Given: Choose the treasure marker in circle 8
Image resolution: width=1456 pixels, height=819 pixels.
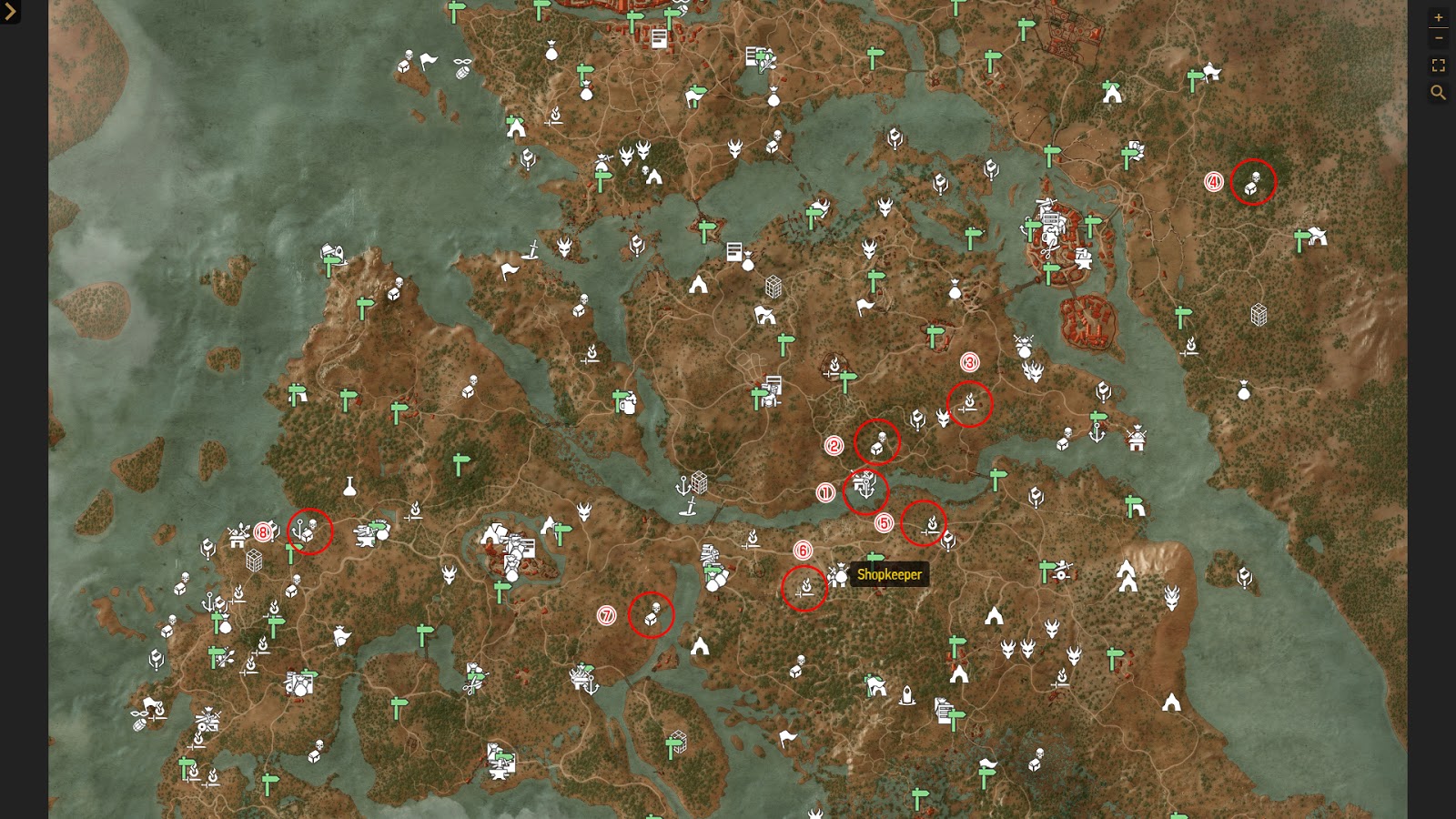Looking at the screenshot, I should point(308,531).
